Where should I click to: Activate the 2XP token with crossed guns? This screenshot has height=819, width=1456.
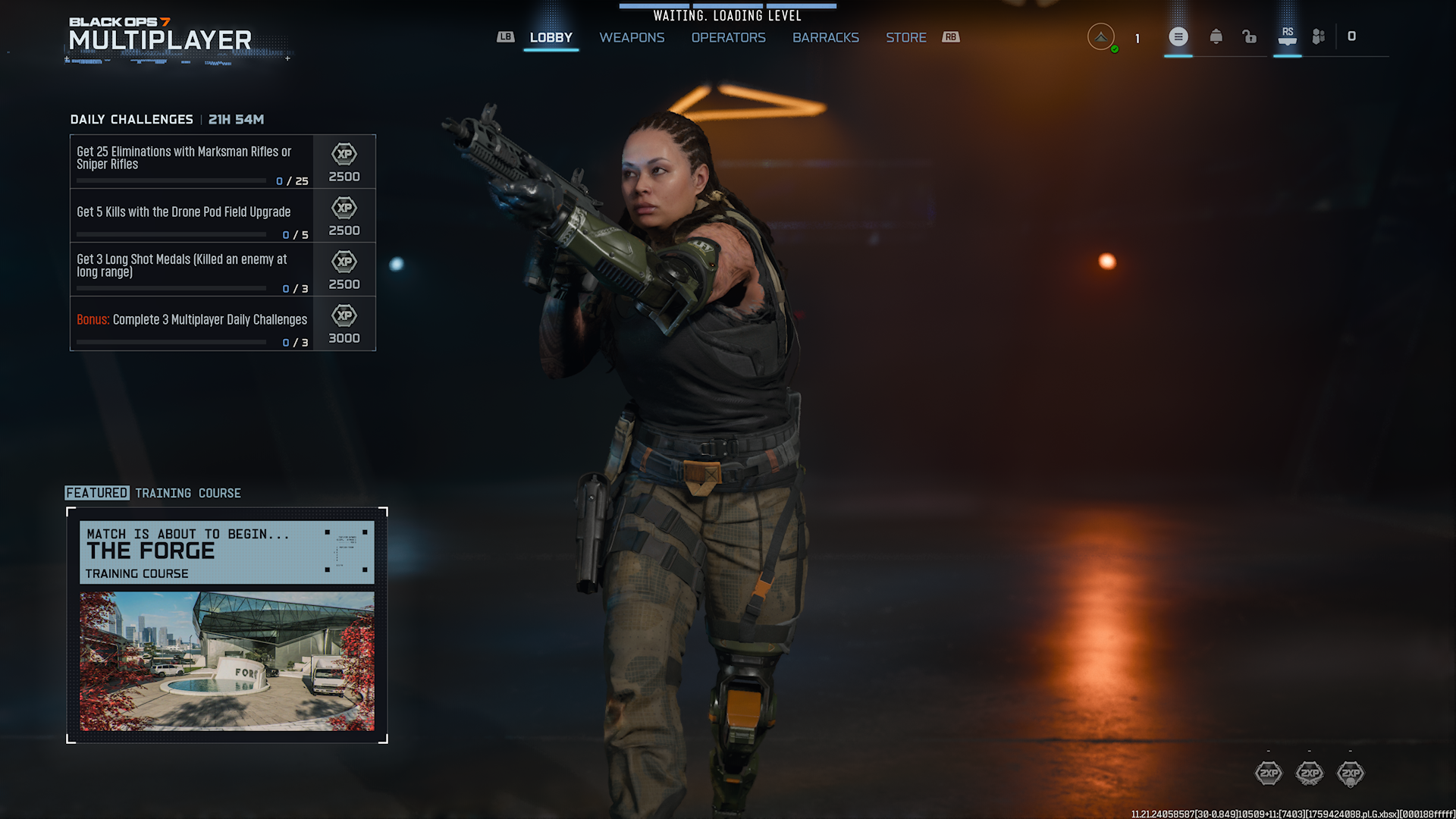click(x=1309, y=773)
